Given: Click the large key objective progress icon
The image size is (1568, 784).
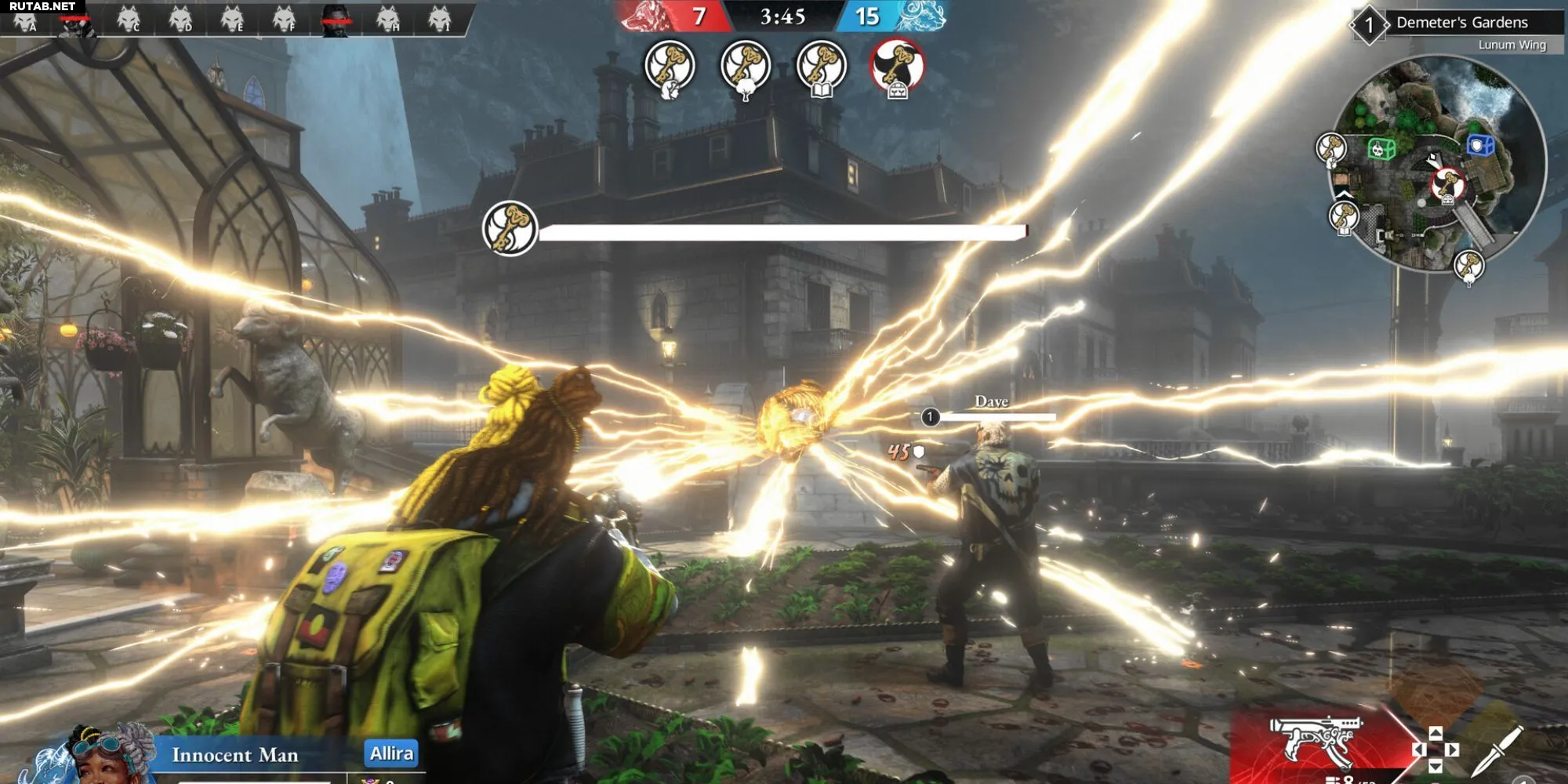Looking at the screenshot, I should (x=510, y=229).
